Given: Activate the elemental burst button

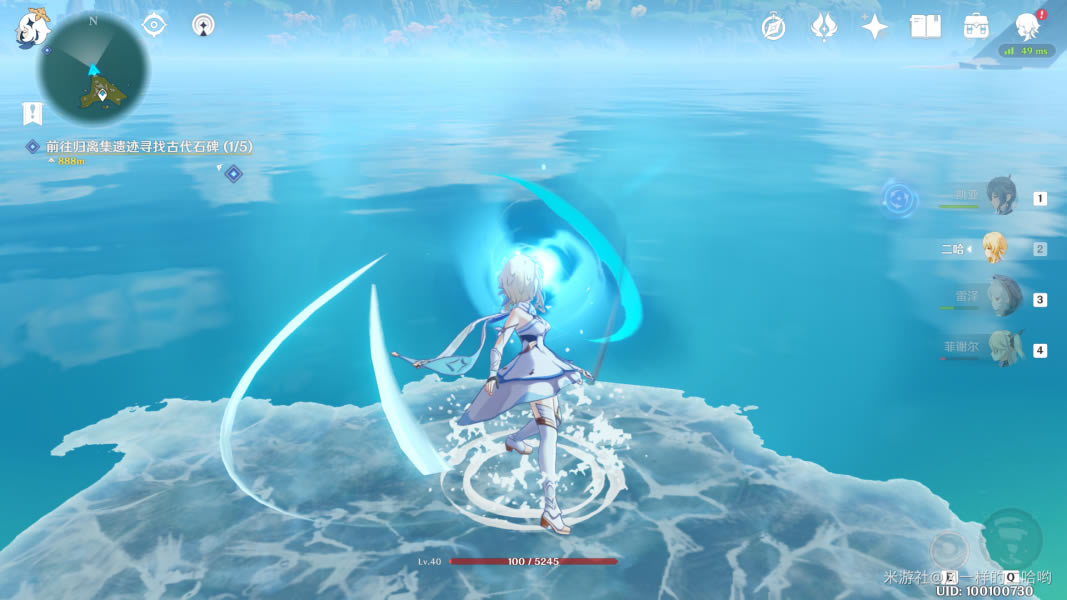Looking at the screenshot, I should (x=1012, y=538).
